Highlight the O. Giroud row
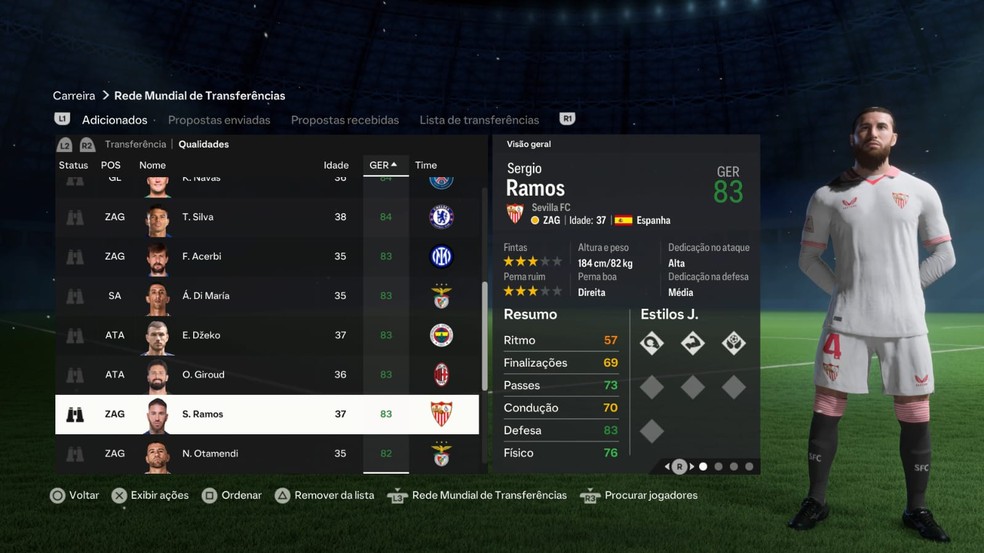The height and width of the screenshot is (553, 984). 267,375
